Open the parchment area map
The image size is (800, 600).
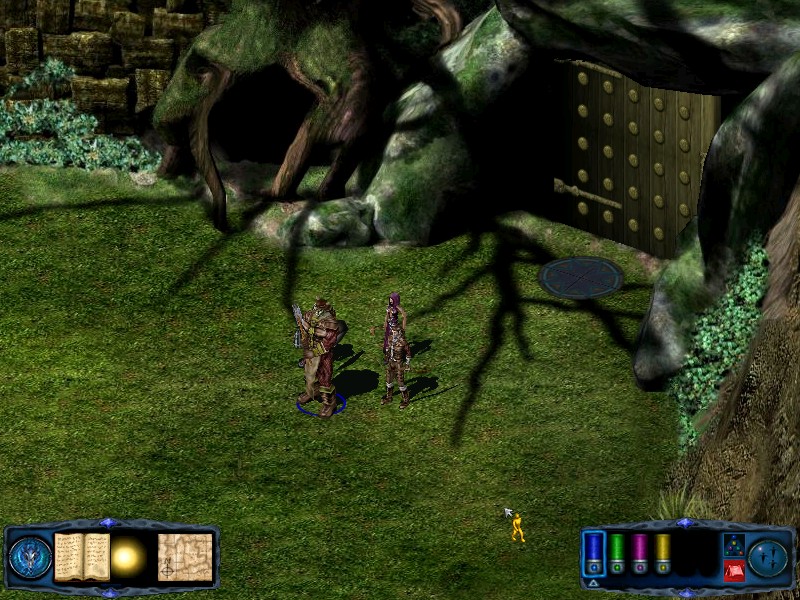[x=185, y=556]
